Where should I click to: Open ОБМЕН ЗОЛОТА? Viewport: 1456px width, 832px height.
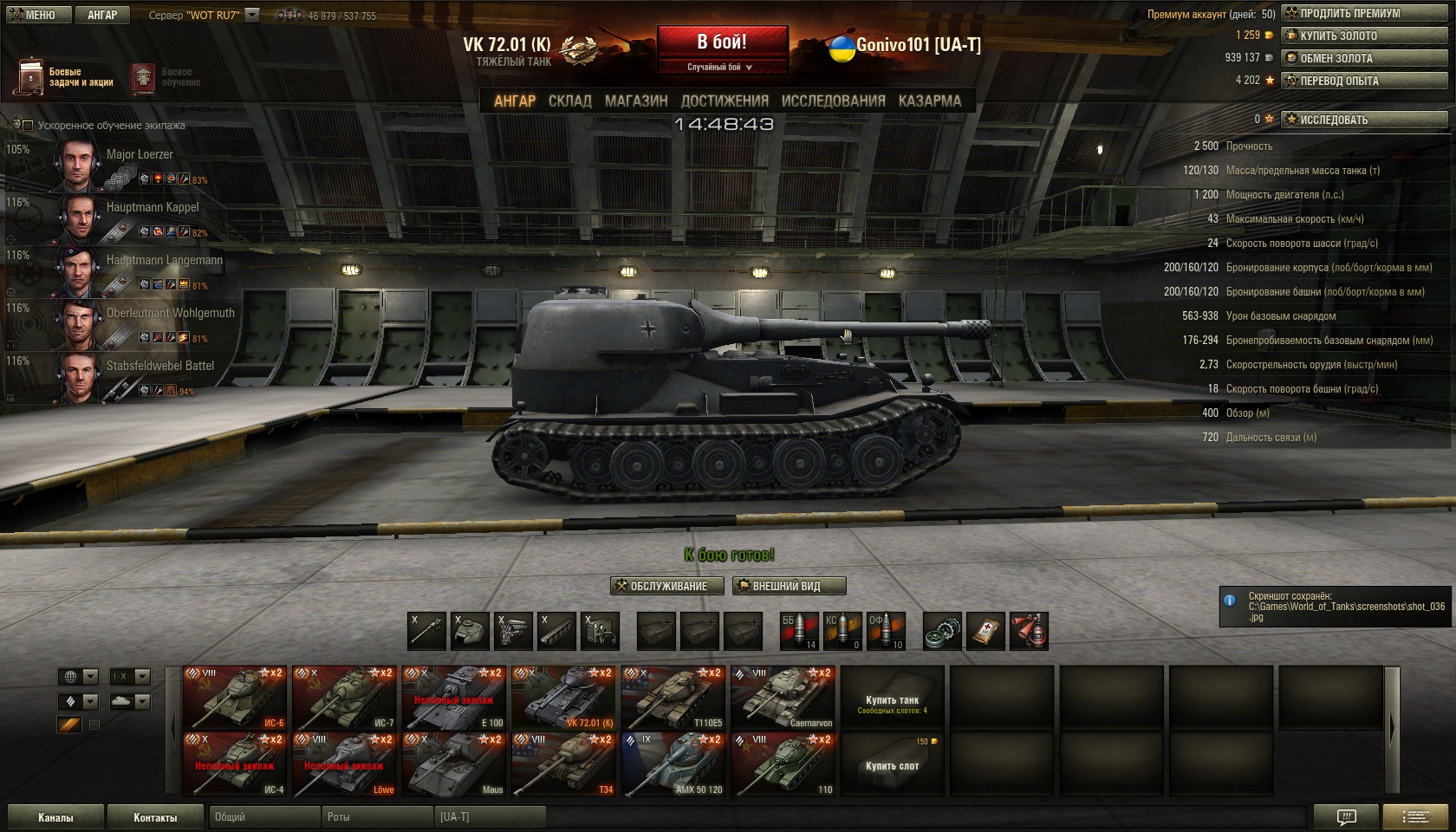coord(1364,58)
